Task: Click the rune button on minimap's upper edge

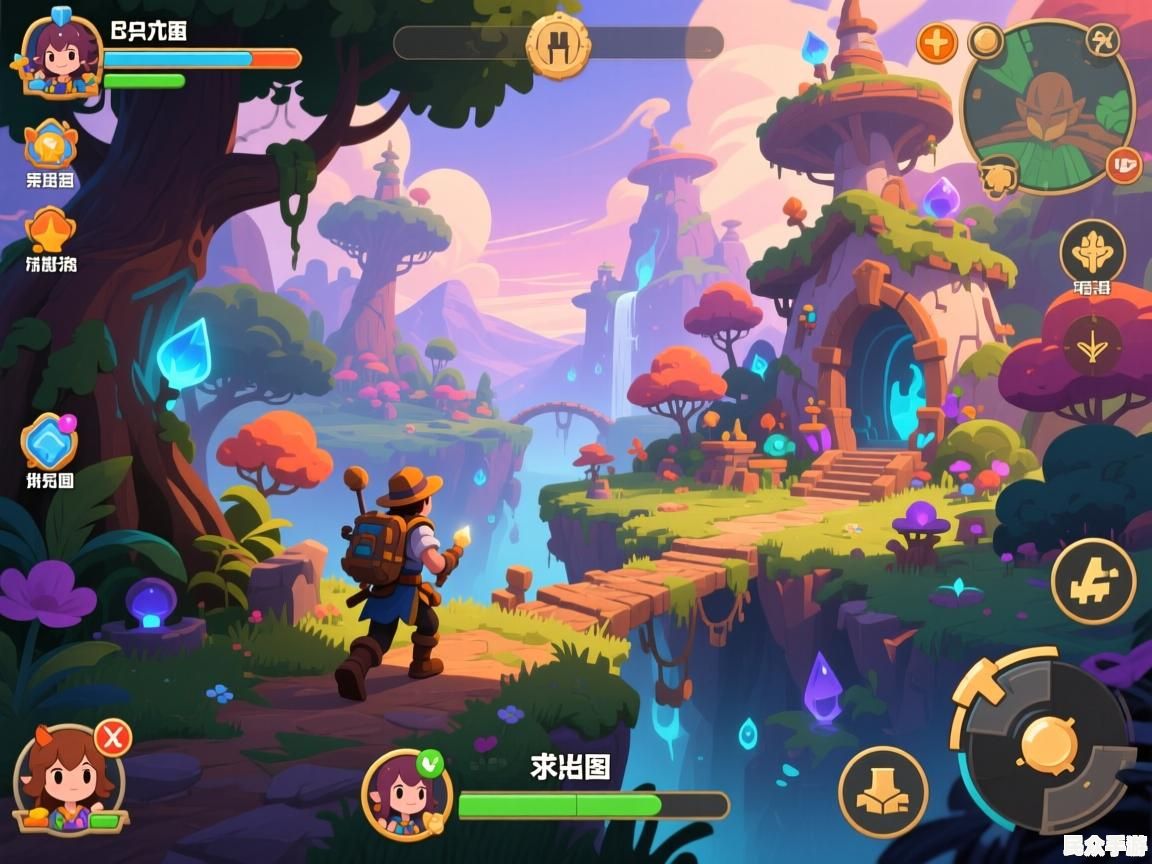Action: [1103, 42]
